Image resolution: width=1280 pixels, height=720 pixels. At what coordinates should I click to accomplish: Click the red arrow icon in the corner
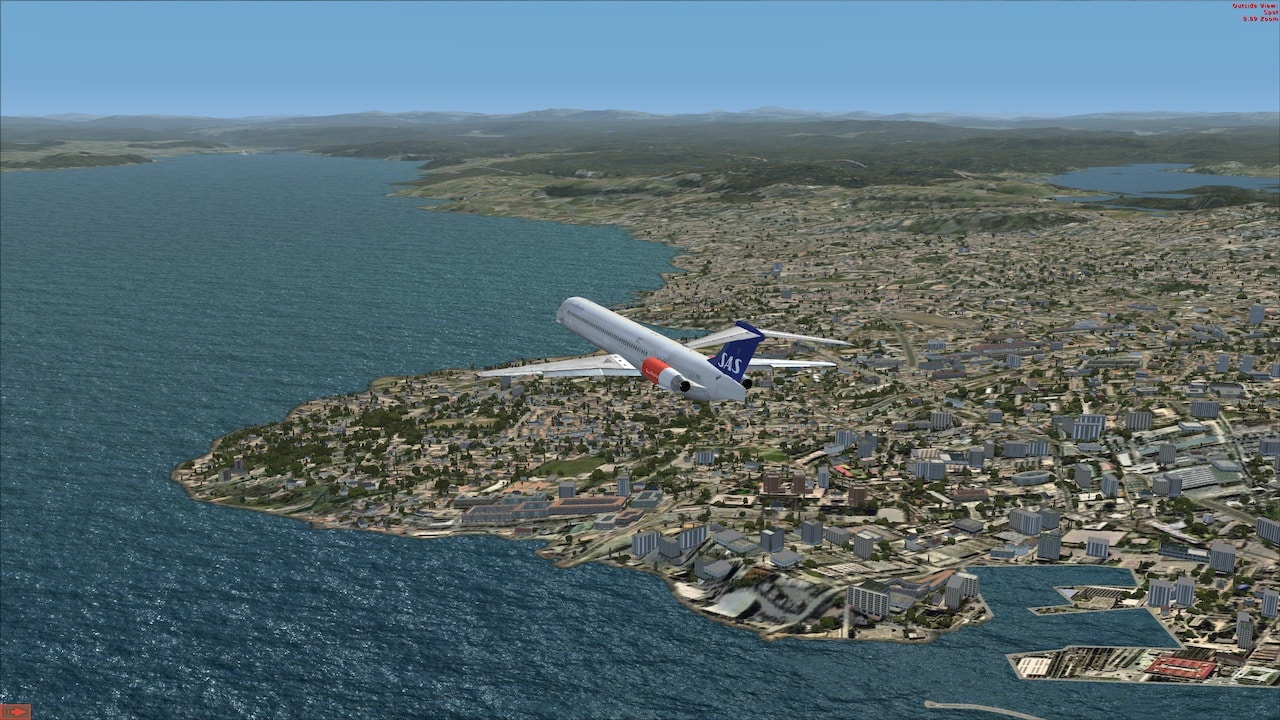coord(15,711)
